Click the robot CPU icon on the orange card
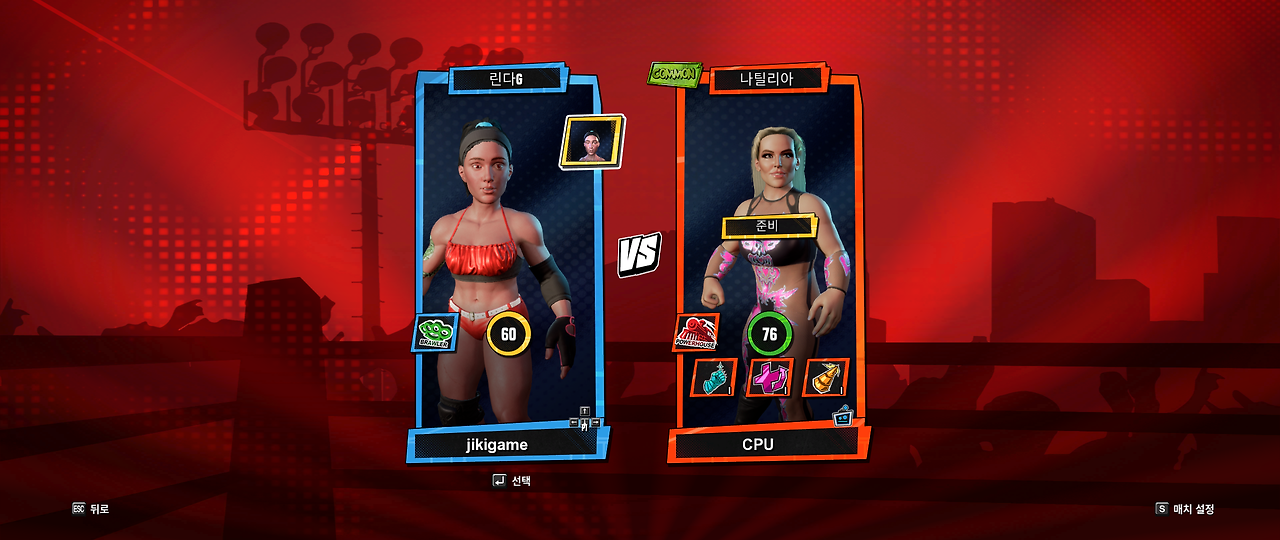 (843, 416)
